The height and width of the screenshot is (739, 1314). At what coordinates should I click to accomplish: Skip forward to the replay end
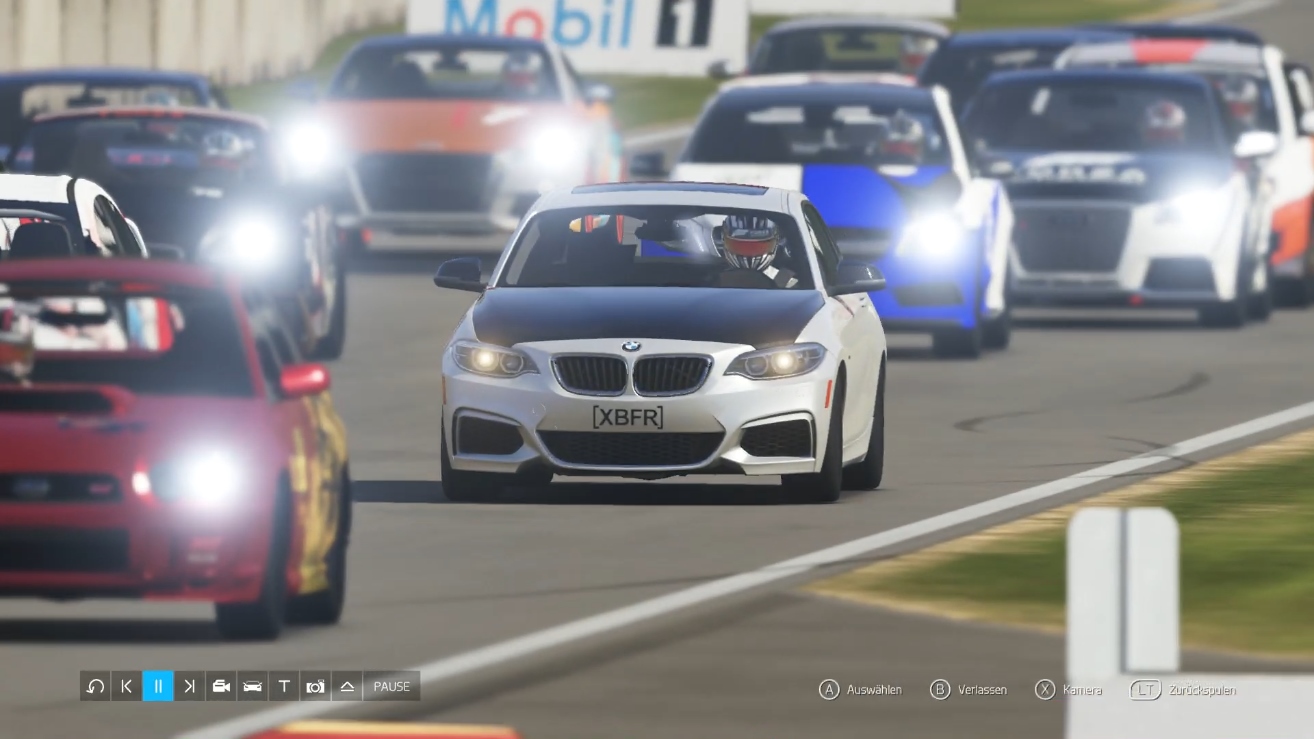click(x=189, y=686)
